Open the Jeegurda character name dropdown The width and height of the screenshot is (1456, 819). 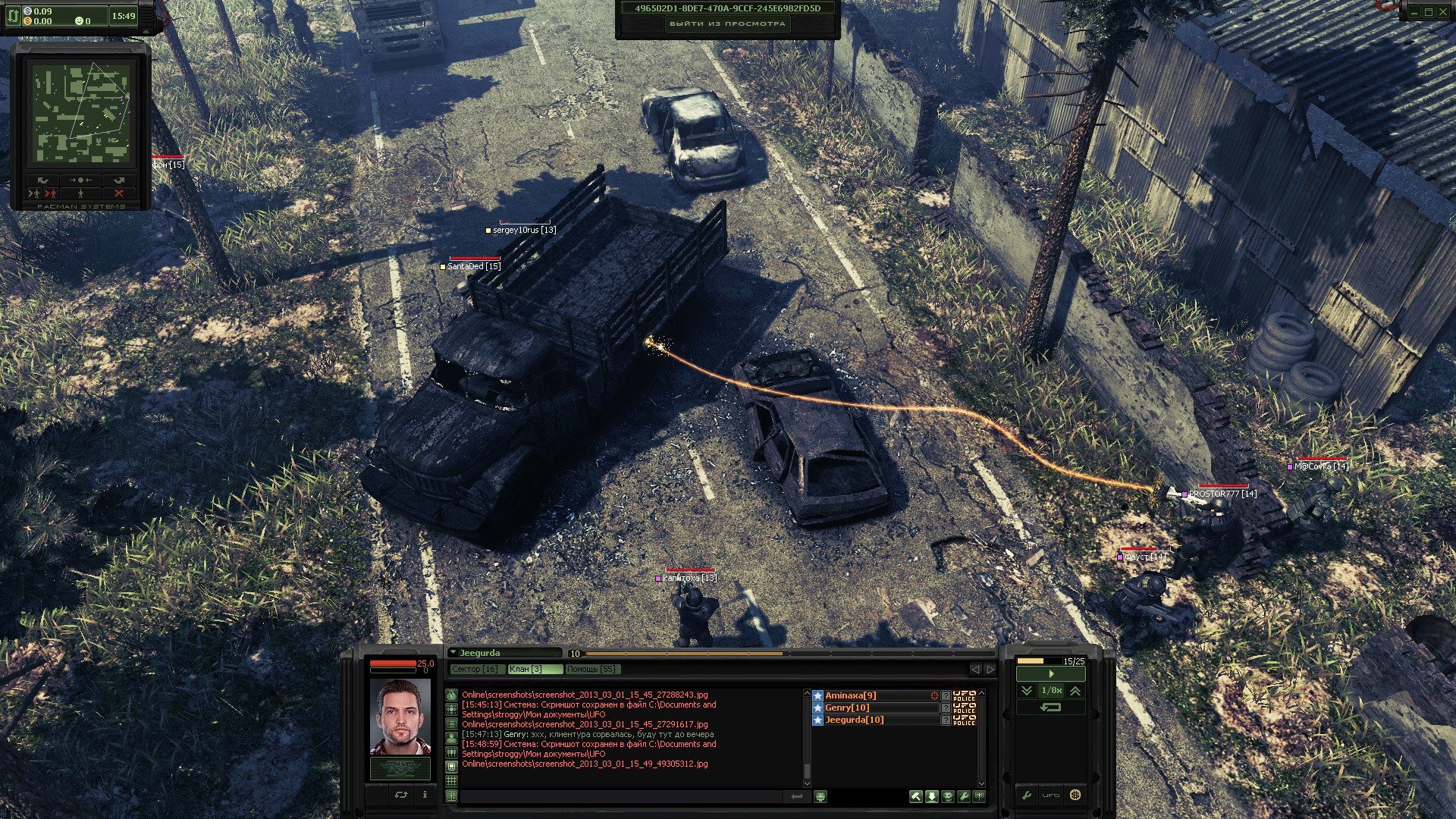point(453,653)
